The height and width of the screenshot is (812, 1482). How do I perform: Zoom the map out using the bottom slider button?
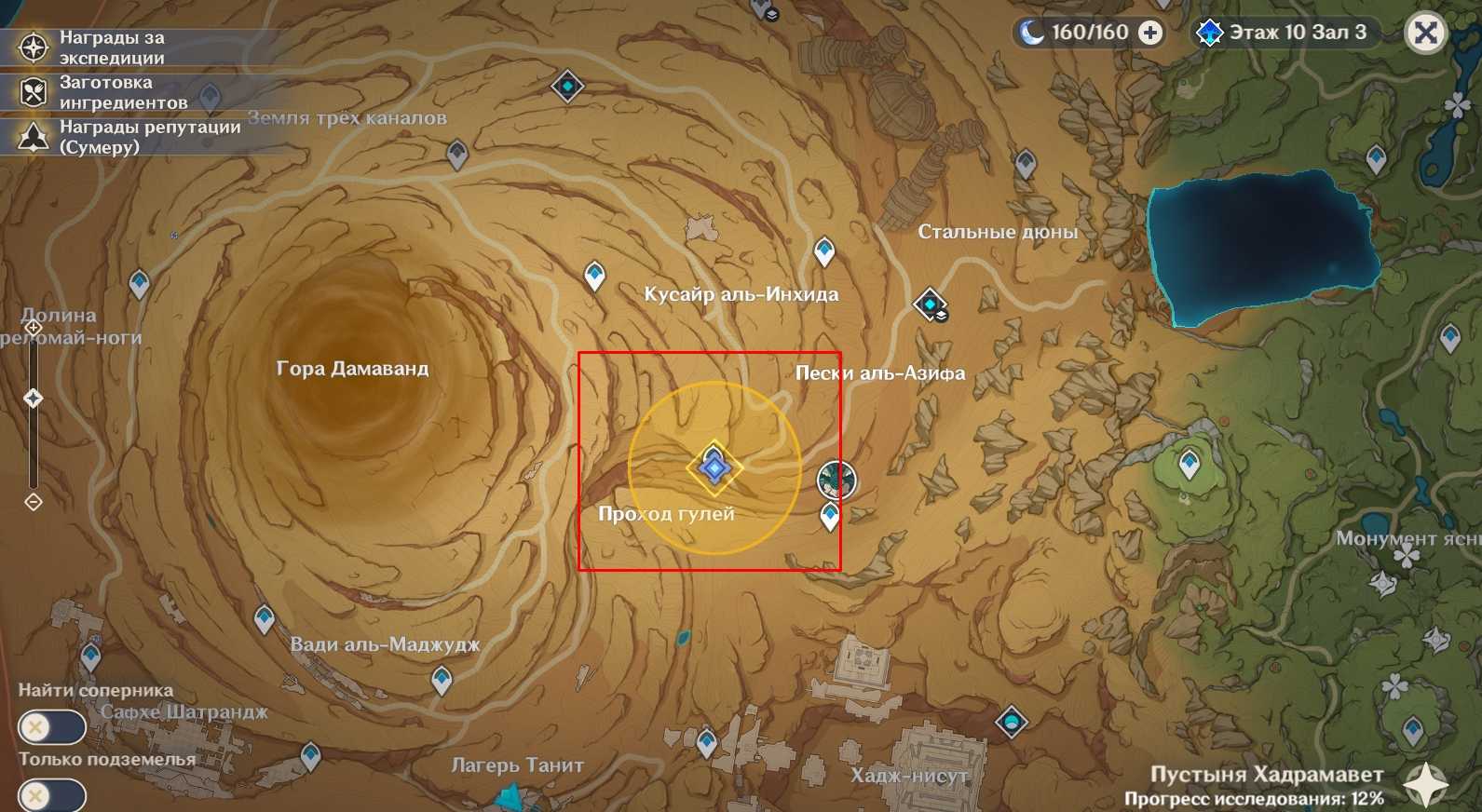click(34, 502)
